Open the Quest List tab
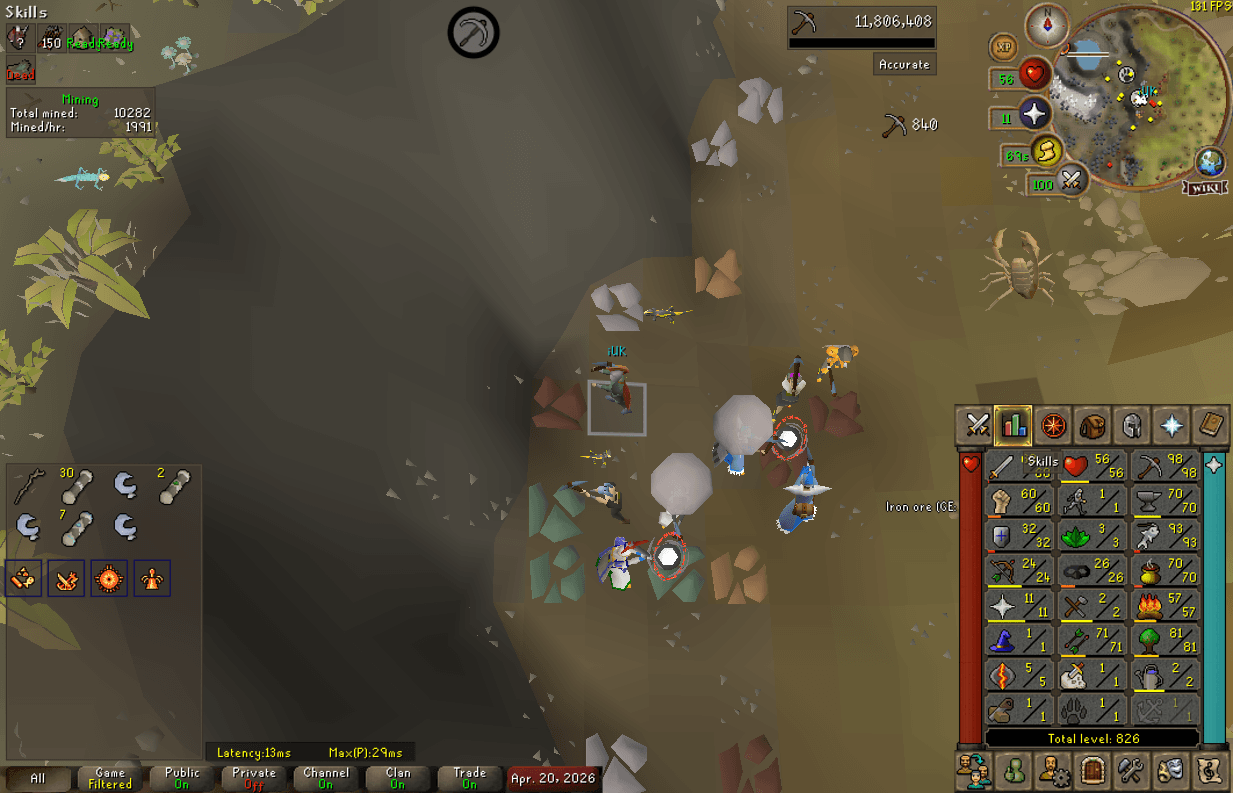Viewport: 1233px width, 793px height. click(1052, 425)
